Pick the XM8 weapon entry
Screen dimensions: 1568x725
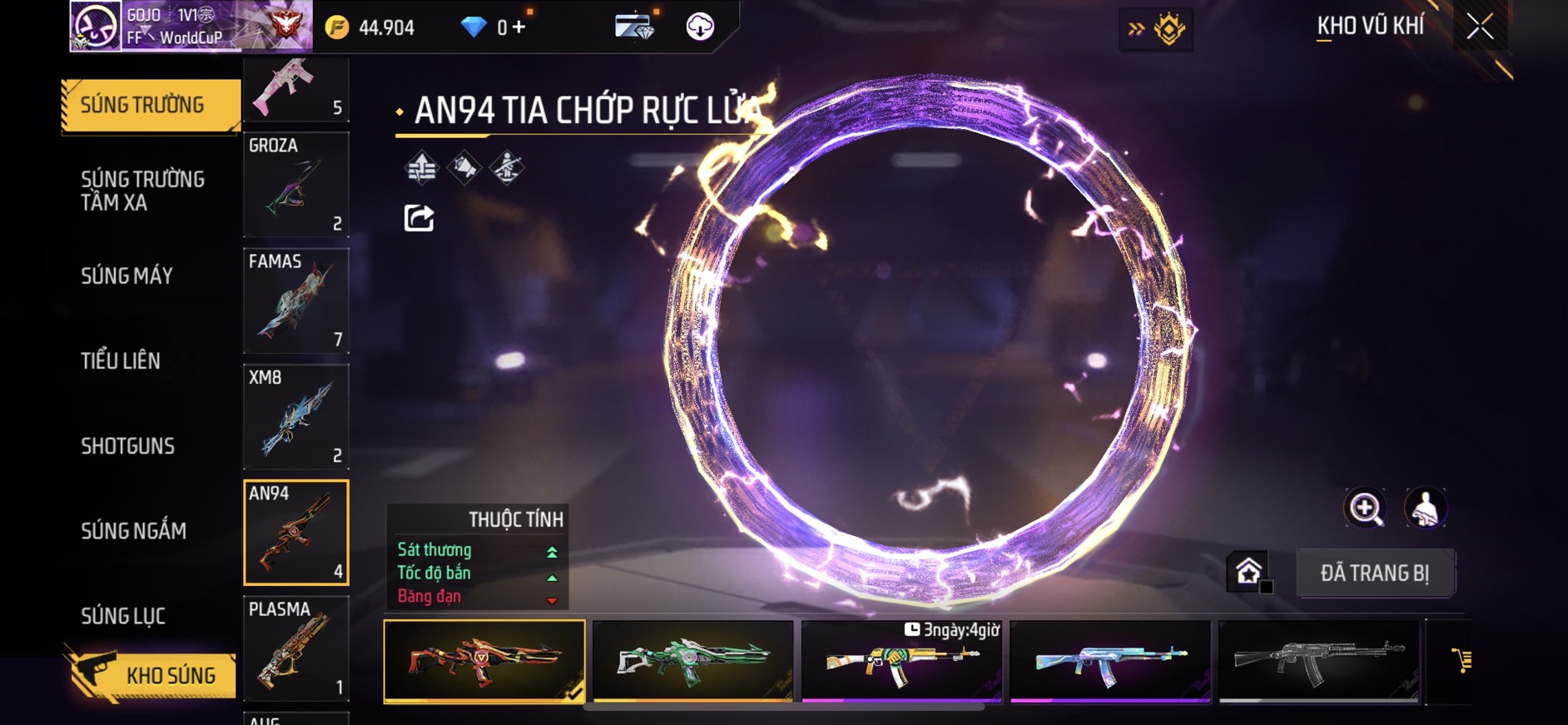coord(295,417)
